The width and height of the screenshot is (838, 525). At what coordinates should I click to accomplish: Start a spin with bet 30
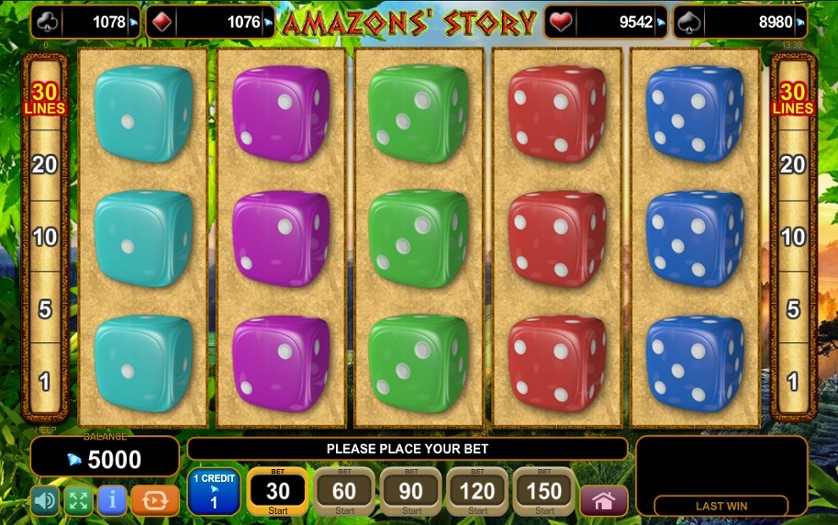click(x=277, y=491)
